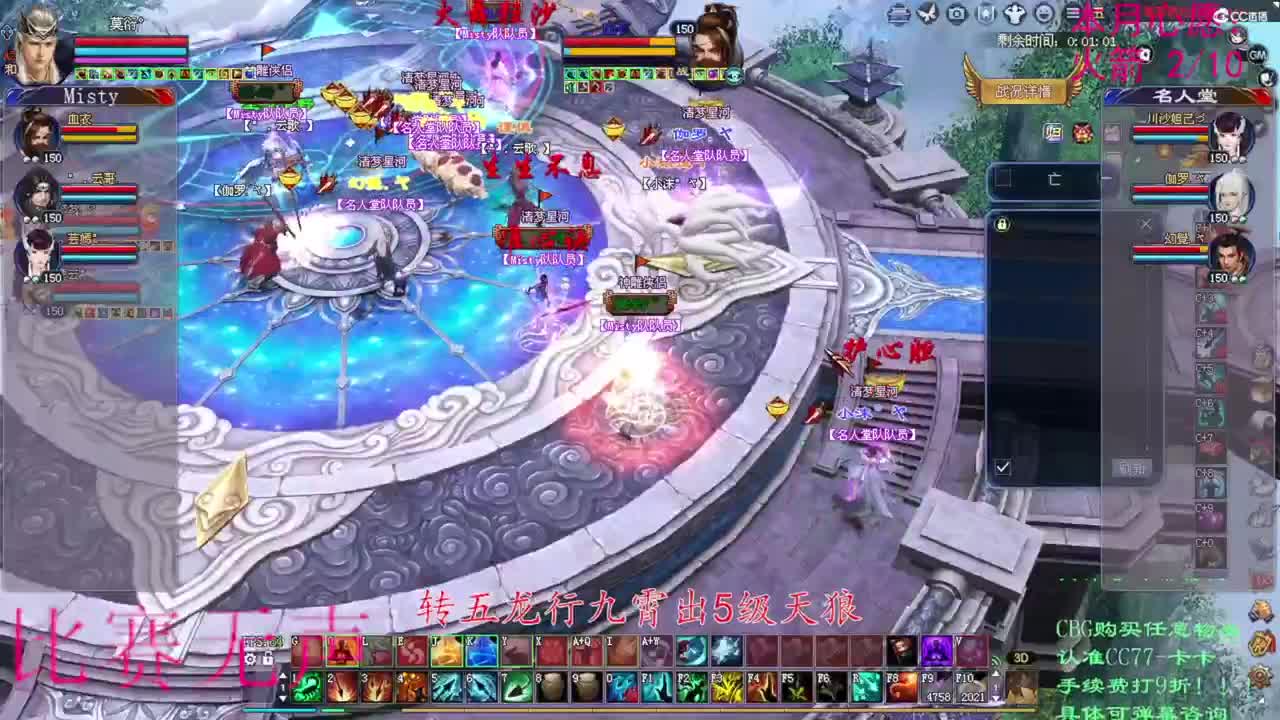Open the camera screenshot icon at top
The height and width of the screenshot is (720, 1280).
point(957,13)
